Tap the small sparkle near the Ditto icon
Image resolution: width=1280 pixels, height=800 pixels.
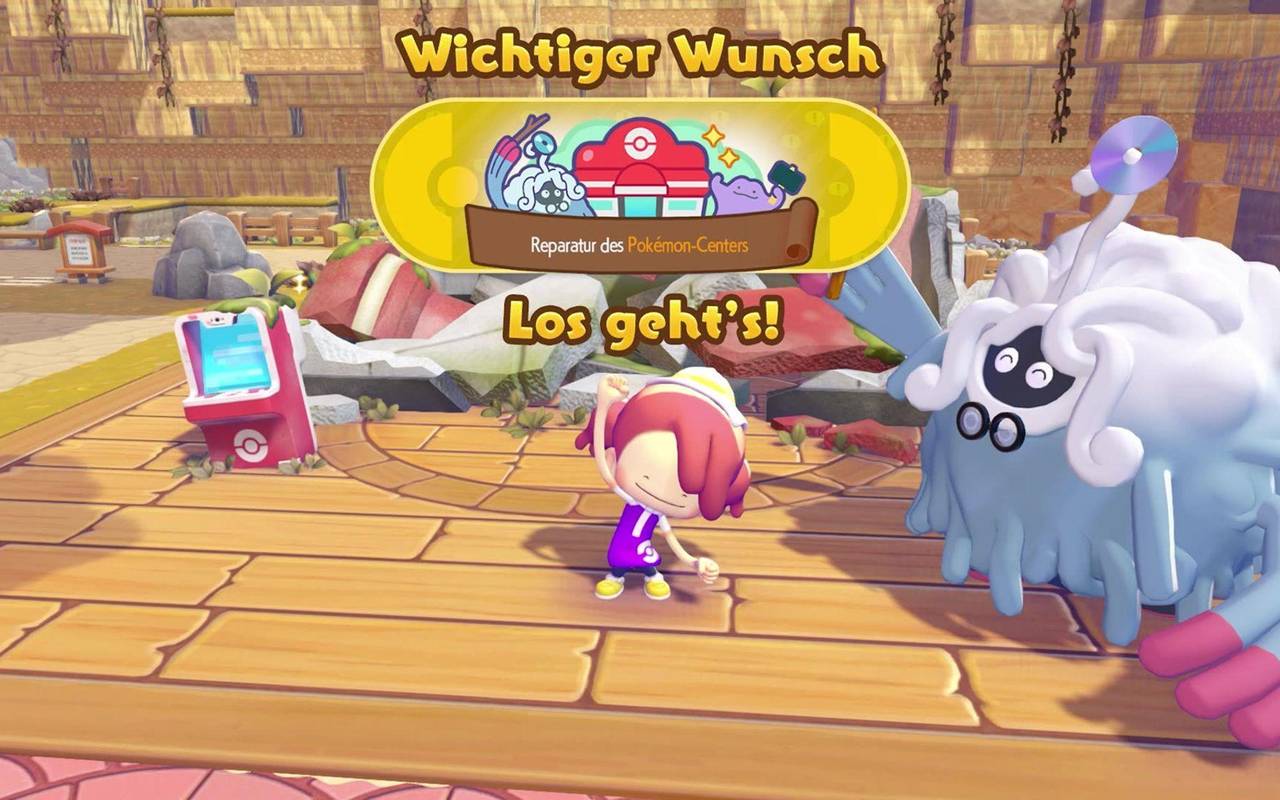coord(727,157)
